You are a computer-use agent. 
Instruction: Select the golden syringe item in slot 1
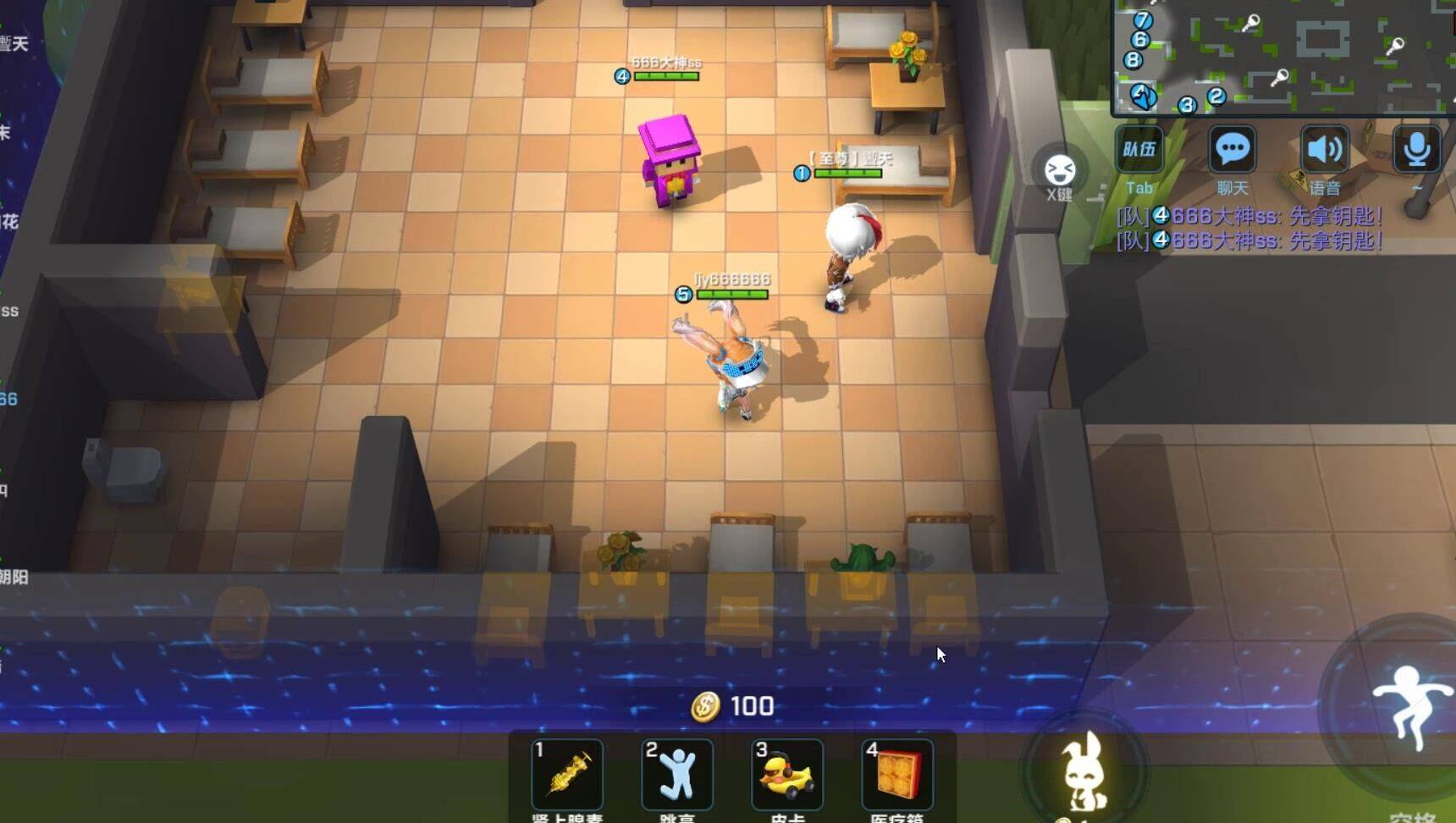(x=567, y=775)
